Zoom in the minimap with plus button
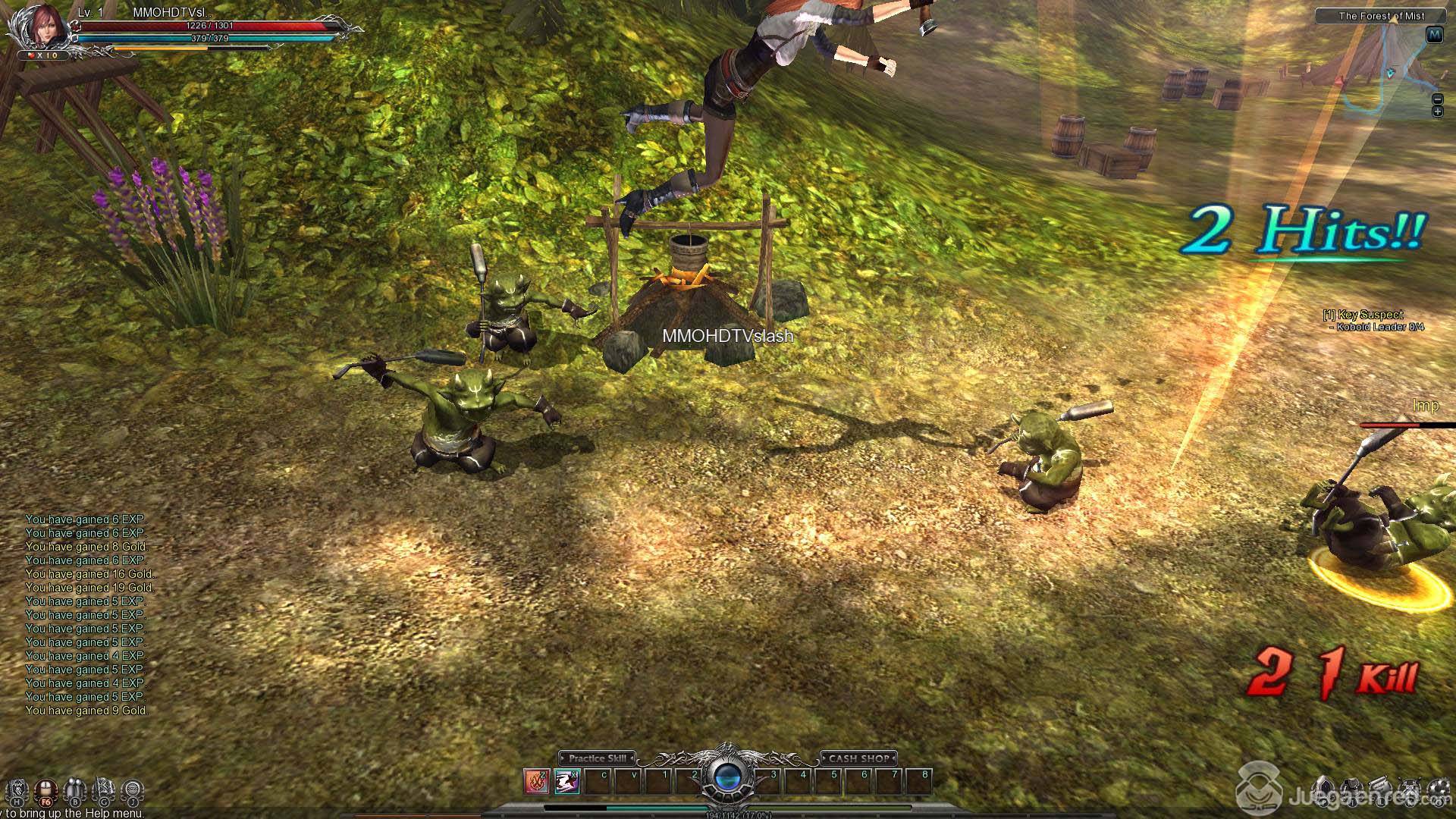 (x=1437, y=111)
